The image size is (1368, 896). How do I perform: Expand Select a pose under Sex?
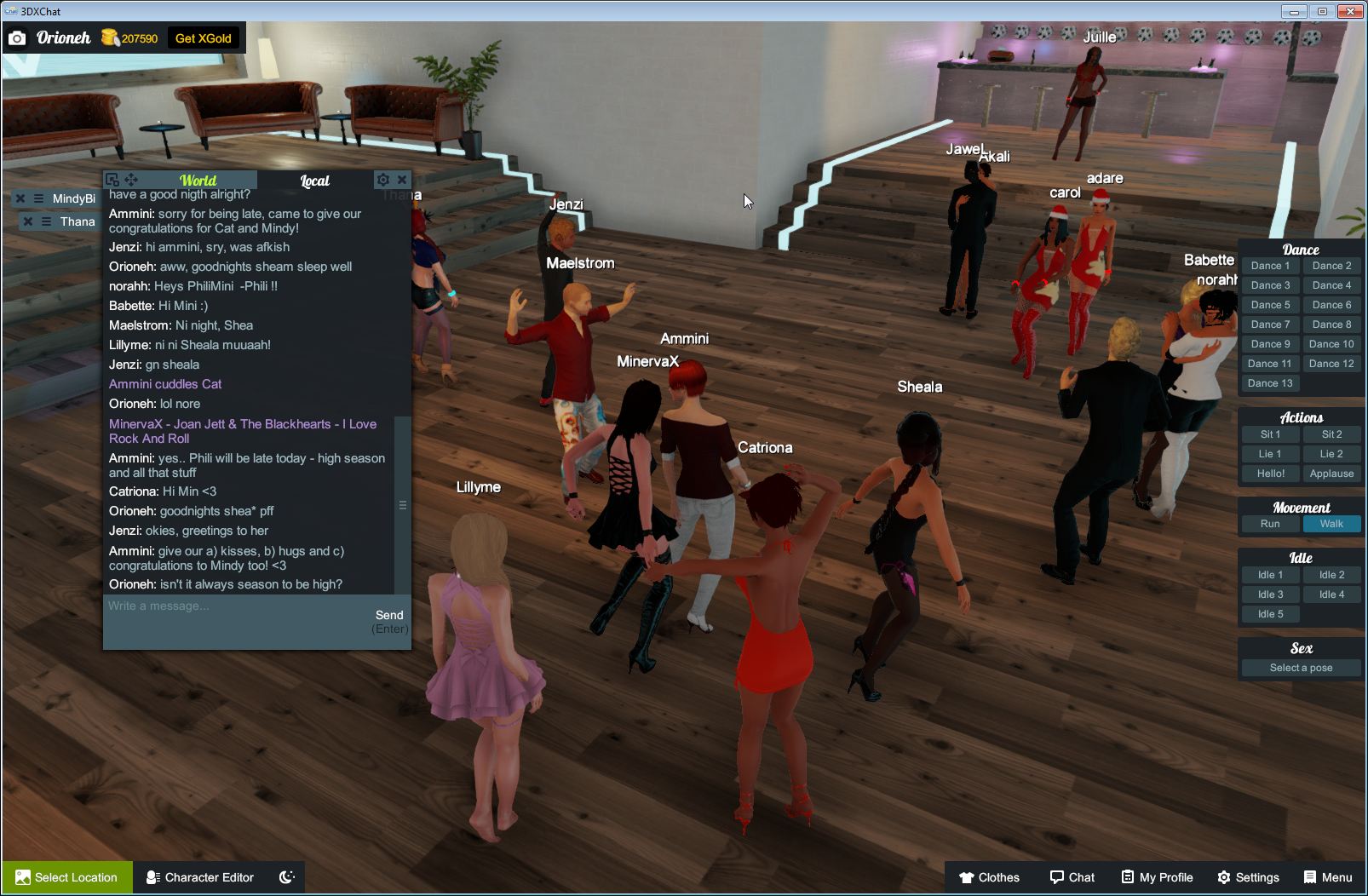(x=1300, y=667)
